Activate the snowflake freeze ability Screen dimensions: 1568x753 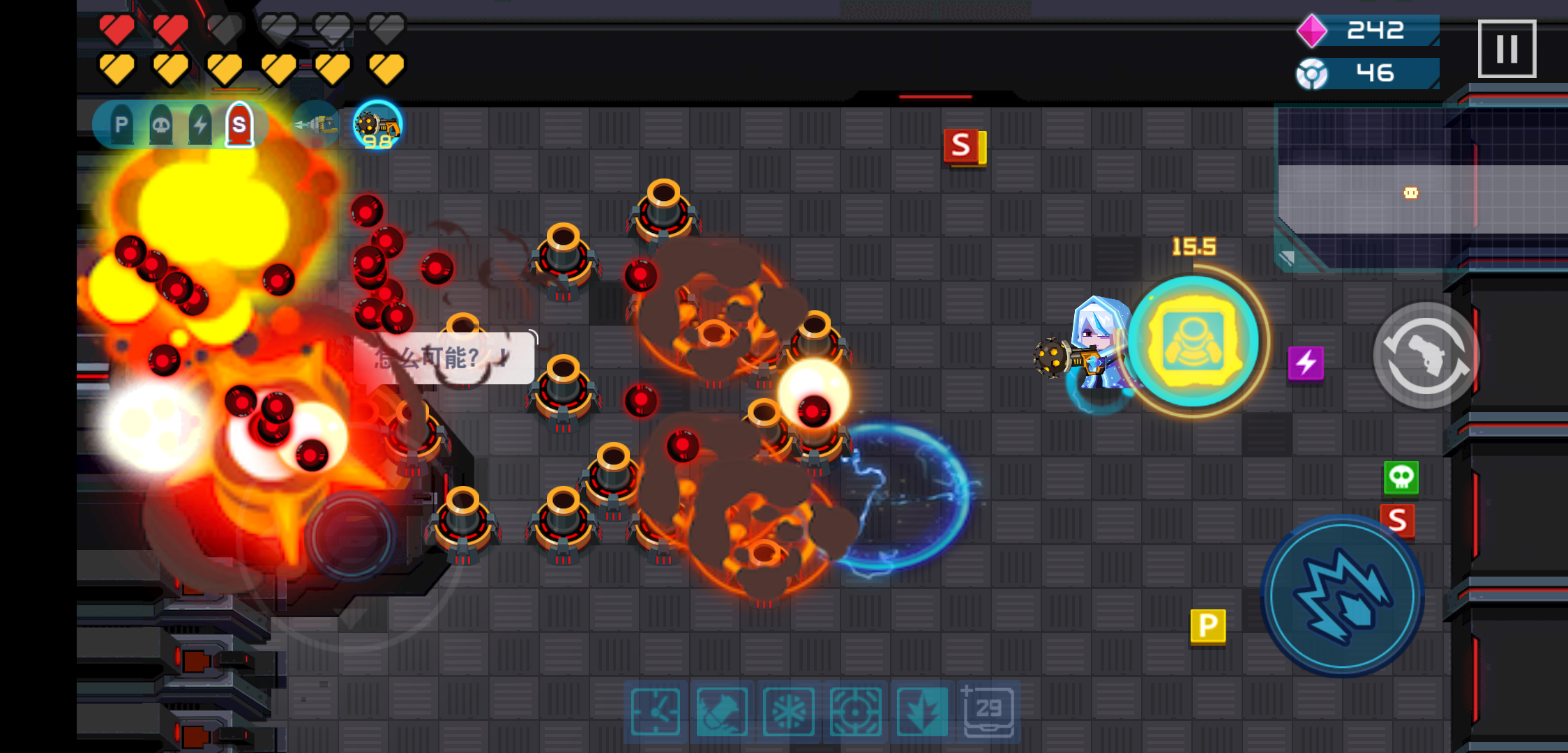click(786, 713)
